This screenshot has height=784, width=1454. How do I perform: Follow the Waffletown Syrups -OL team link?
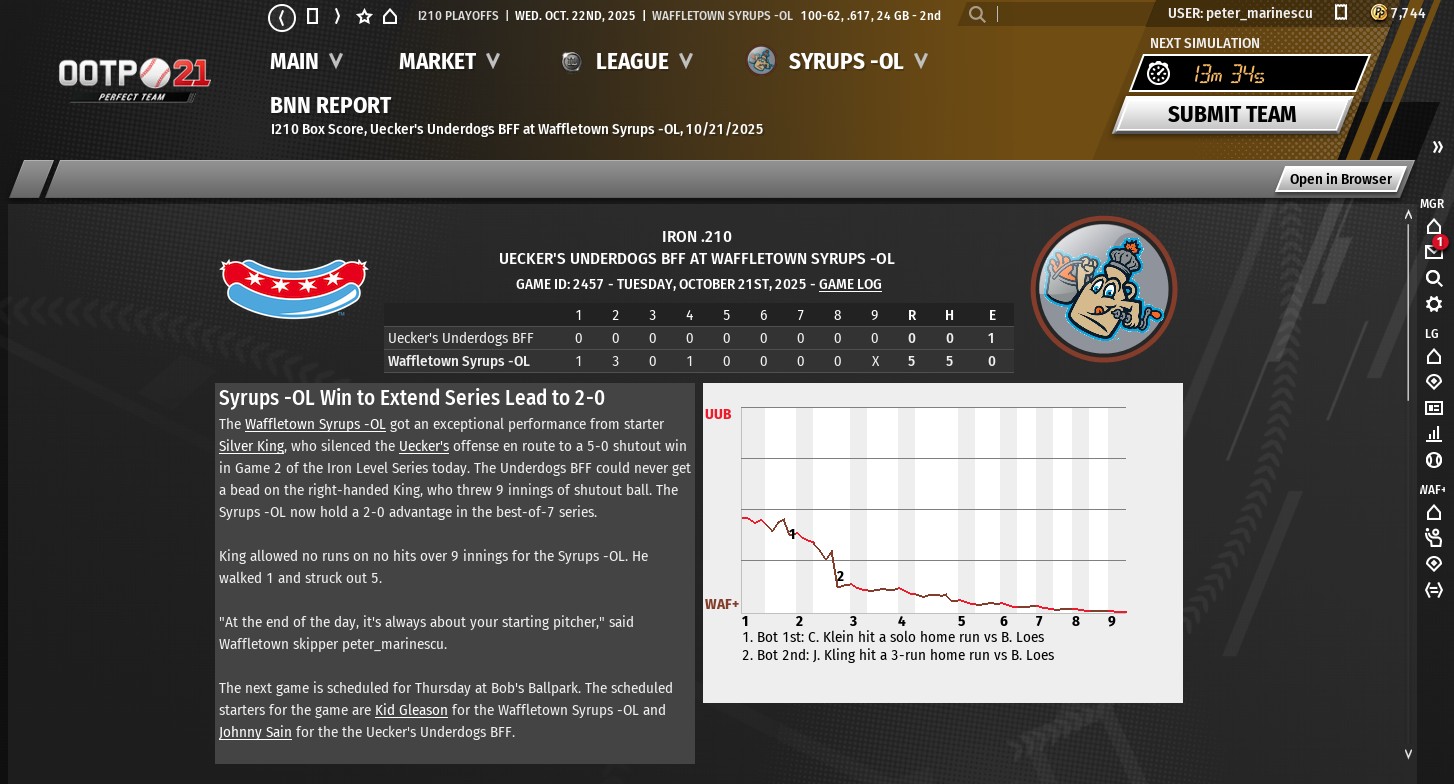[x=315, y=424]
